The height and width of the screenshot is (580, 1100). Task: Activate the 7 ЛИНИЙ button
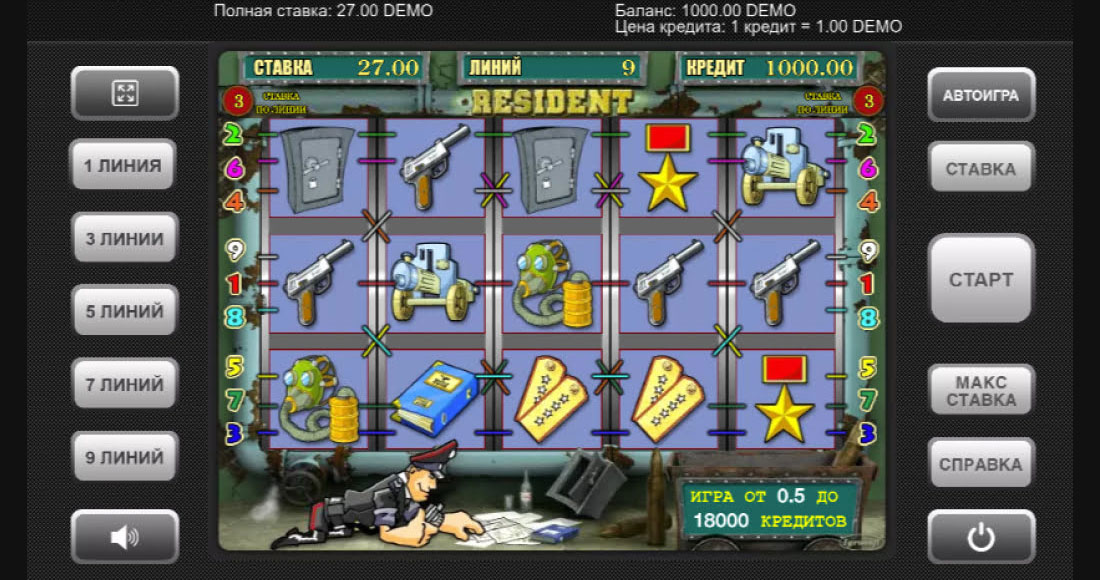(124, 384)
